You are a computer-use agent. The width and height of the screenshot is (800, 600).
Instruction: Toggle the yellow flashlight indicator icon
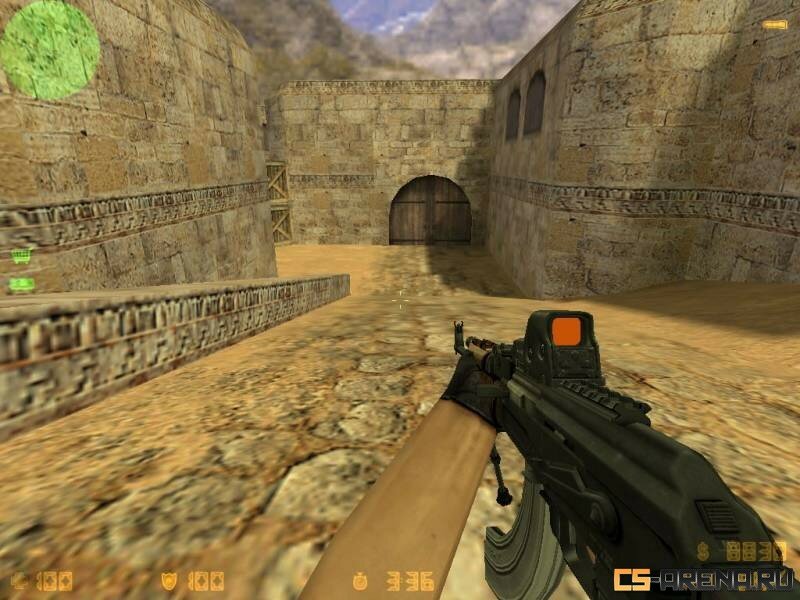pyautogui.click(x=773, y=24)
